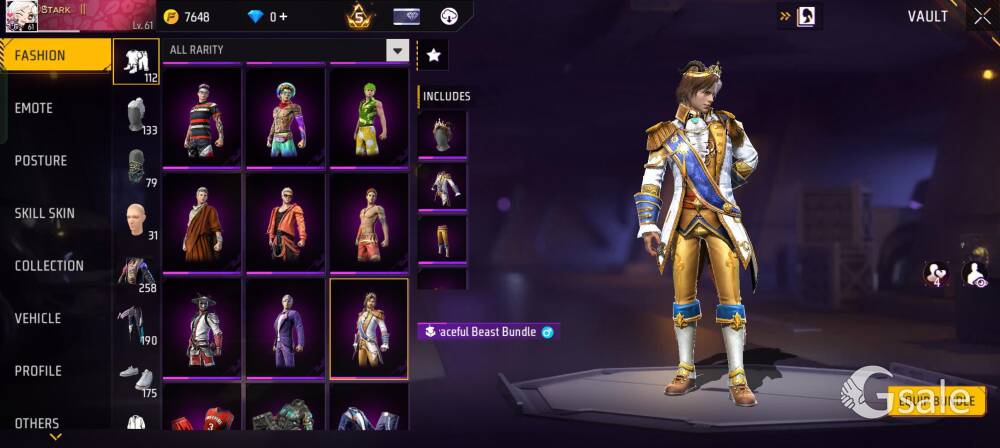Select the gold royal coat bundle tile
This screenshot has height=448, width=1000.
click(x=369, y=328)
